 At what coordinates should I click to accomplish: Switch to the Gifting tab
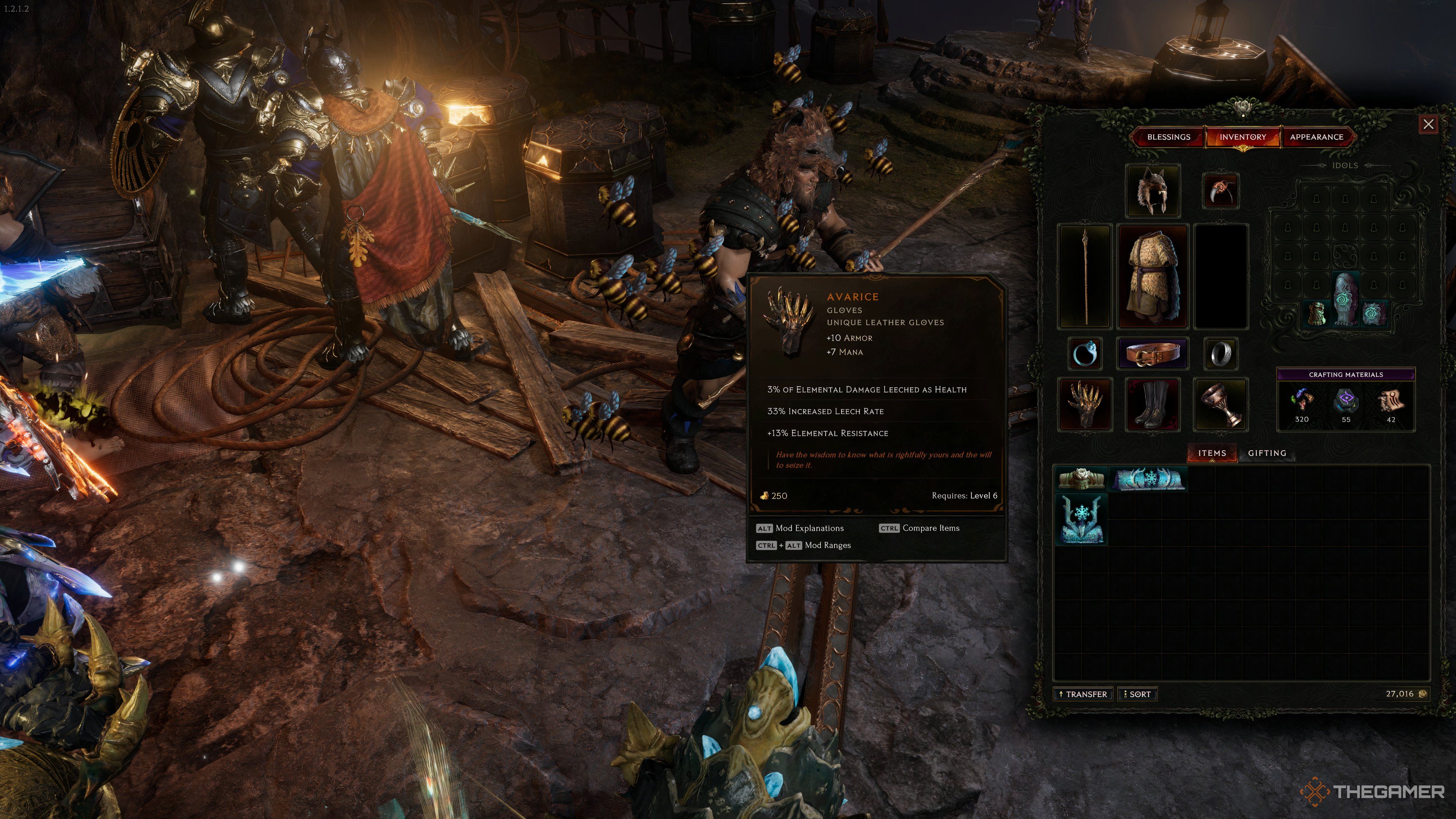pos(1267,453)
